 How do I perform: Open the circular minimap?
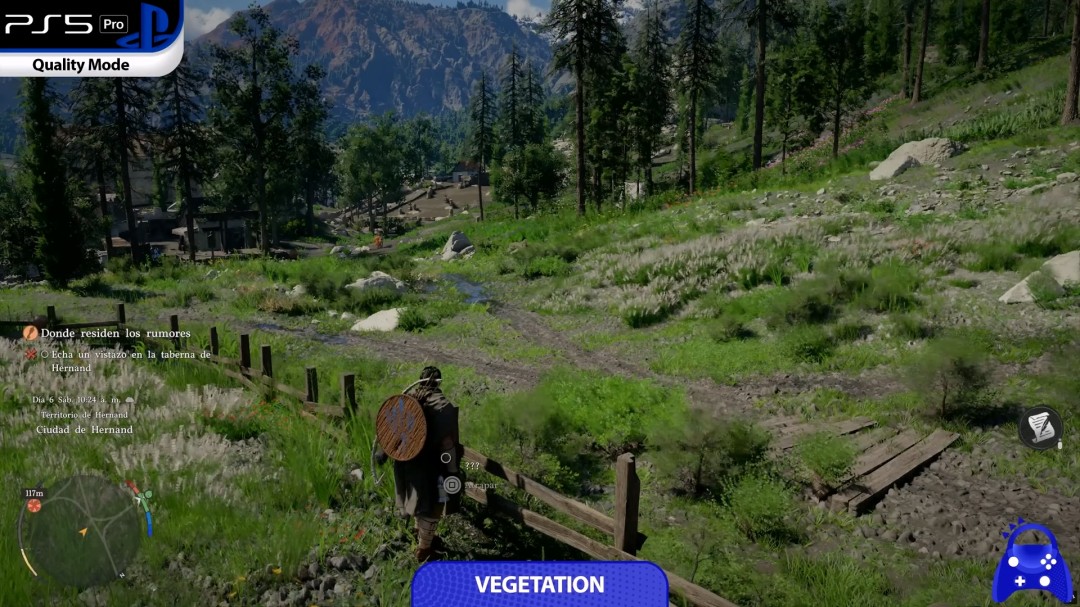(83, 529)
